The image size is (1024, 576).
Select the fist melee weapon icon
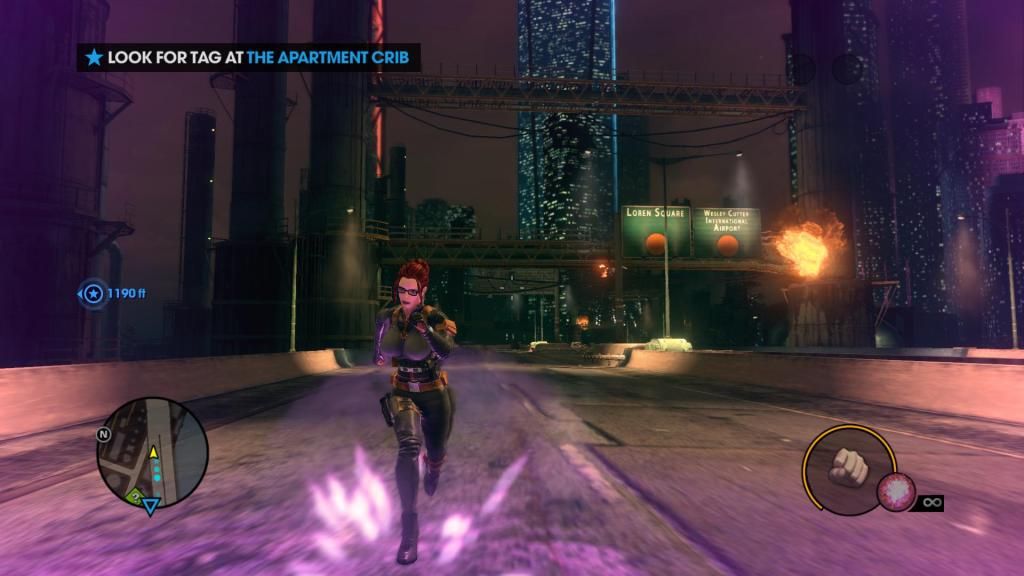pos(847,469)
